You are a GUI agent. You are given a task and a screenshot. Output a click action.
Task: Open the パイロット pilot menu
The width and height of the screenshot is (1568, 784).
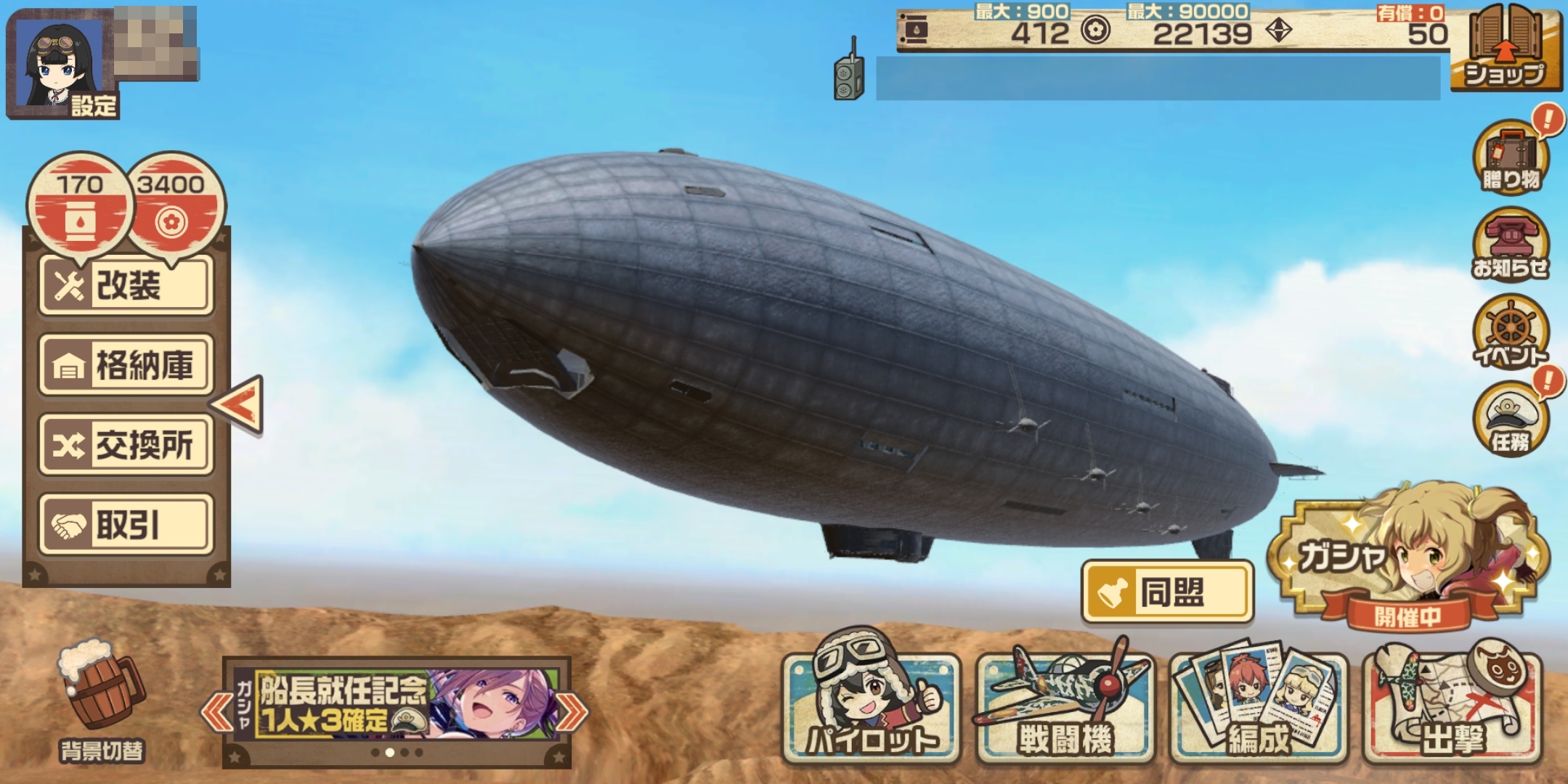871,706
